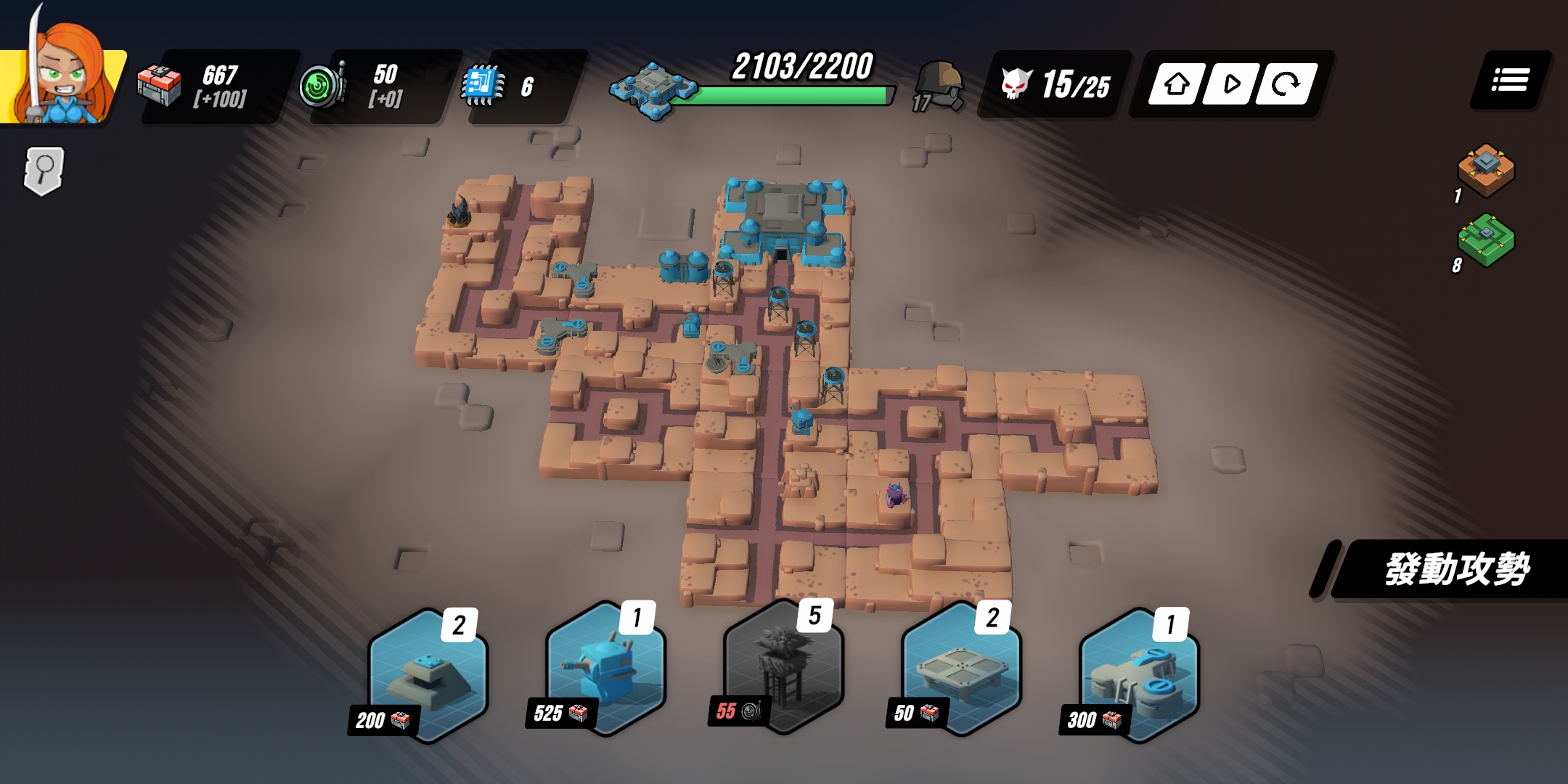Image resolution: width=1568 pixels, height=784 pixels.
Task: Open the magnifier search tag
Action: 44,171
